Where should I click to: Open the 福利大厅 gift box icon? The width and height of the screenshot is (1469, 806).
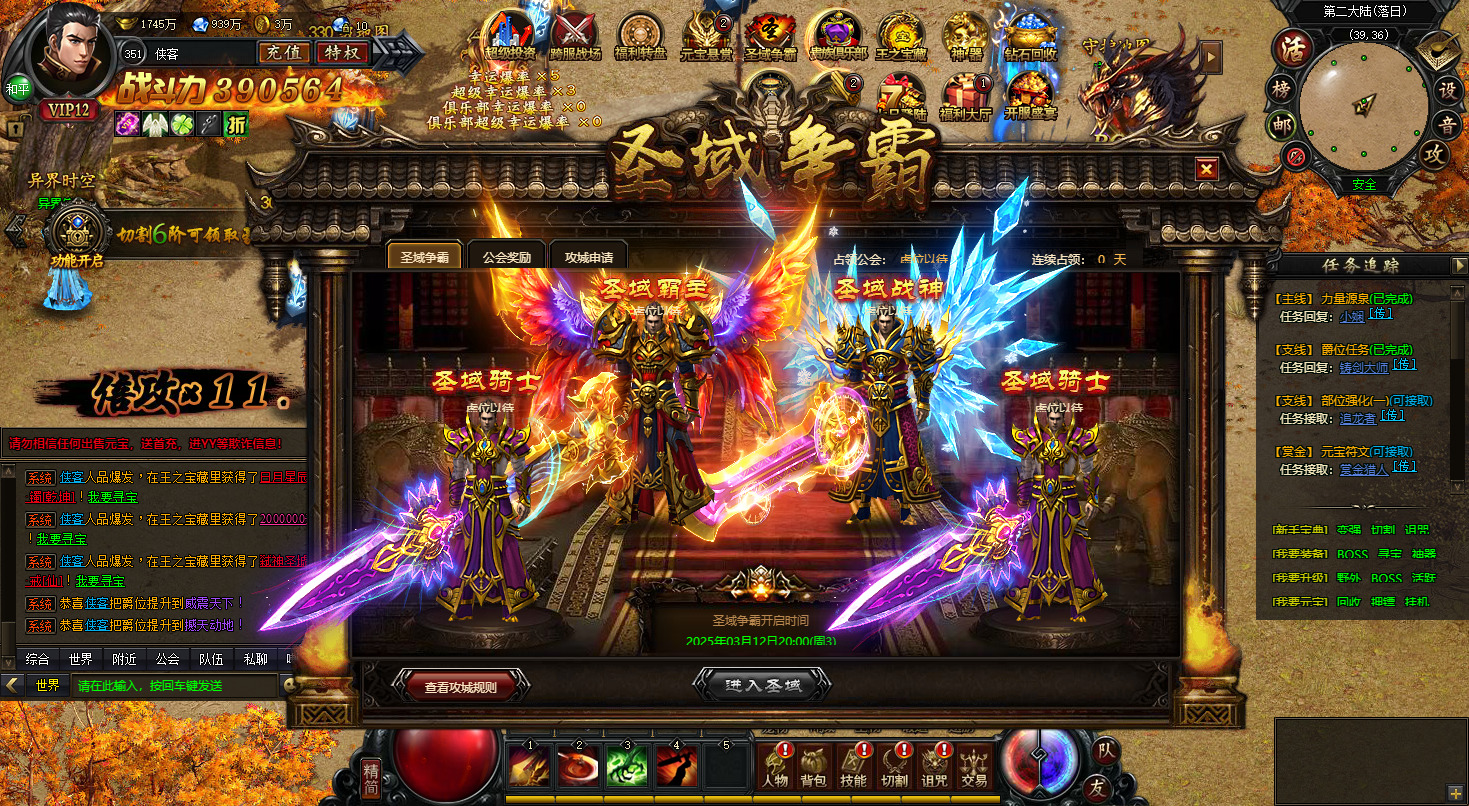[965, 95]
